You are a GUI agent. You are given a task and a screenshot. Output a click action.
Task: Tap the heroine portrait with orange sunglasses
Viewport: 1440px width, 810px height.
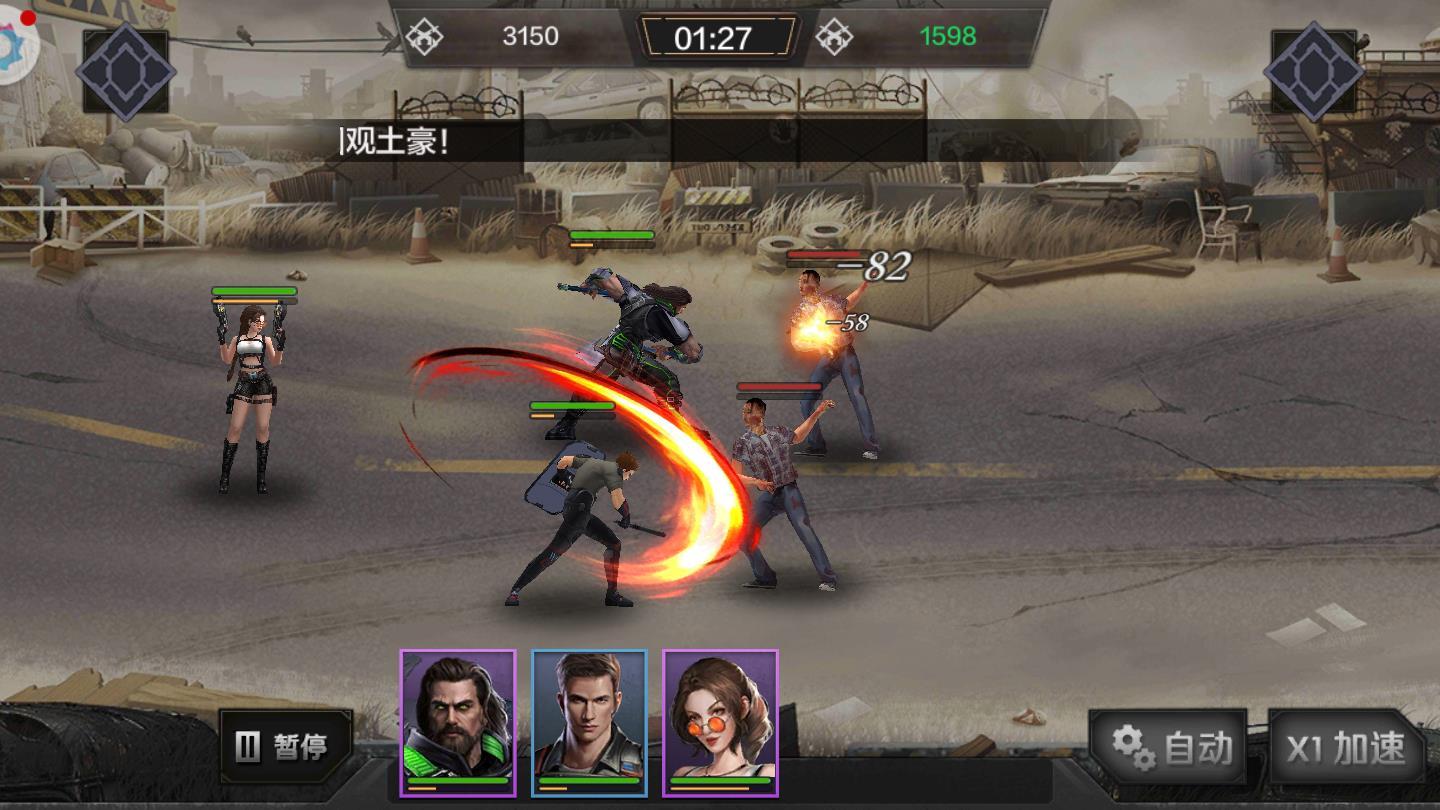coord(720,722)
